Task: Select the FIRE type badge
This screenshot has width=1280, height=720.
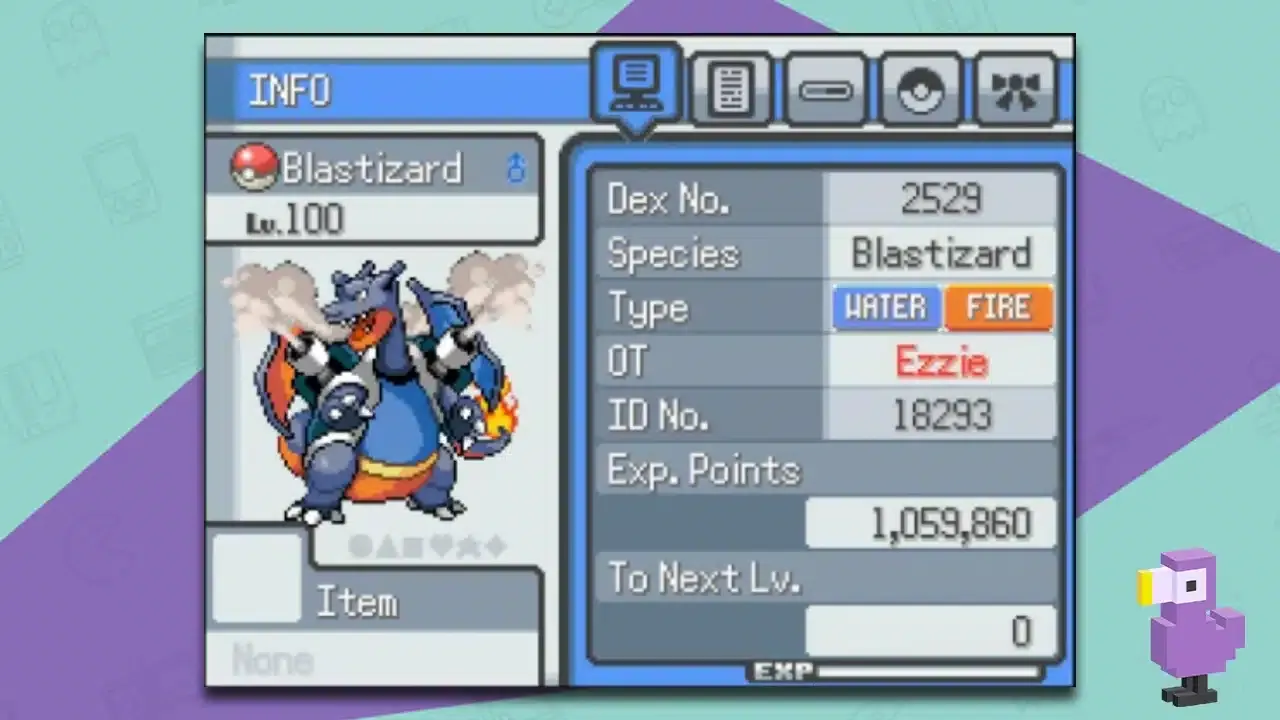Action: [999, 307]
